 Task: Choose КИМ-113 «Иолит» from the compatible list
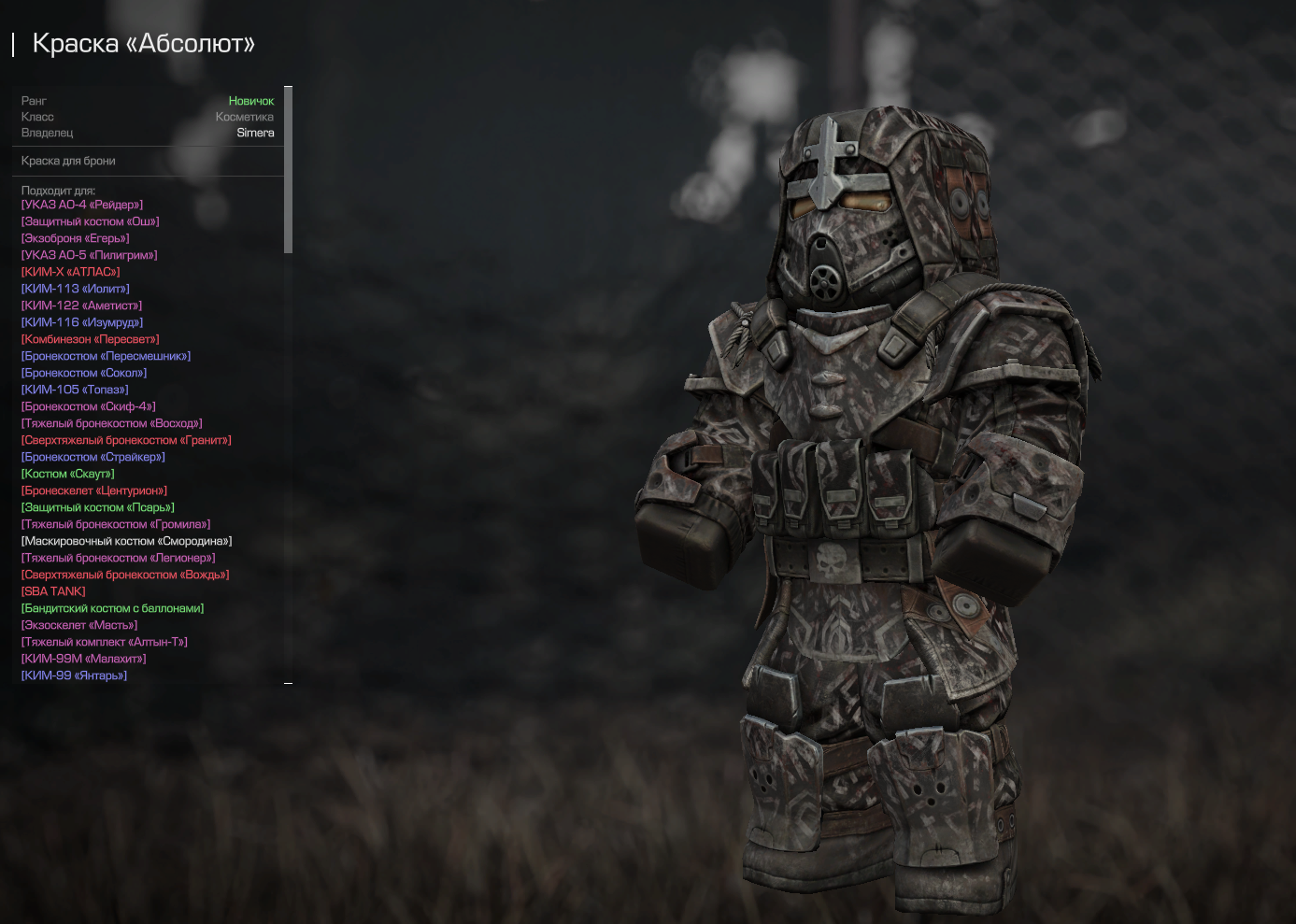[76, 289]
